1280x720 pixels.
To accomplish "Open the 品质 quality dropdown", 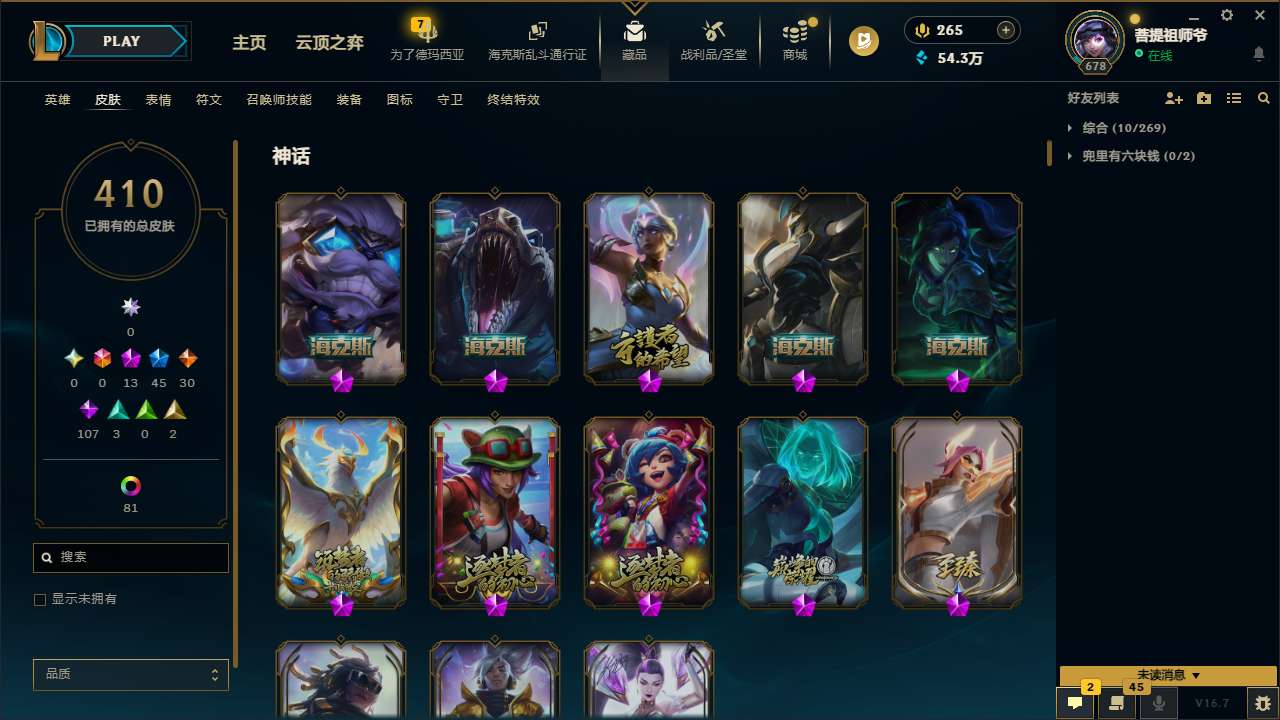I will [x=130, y=674].
